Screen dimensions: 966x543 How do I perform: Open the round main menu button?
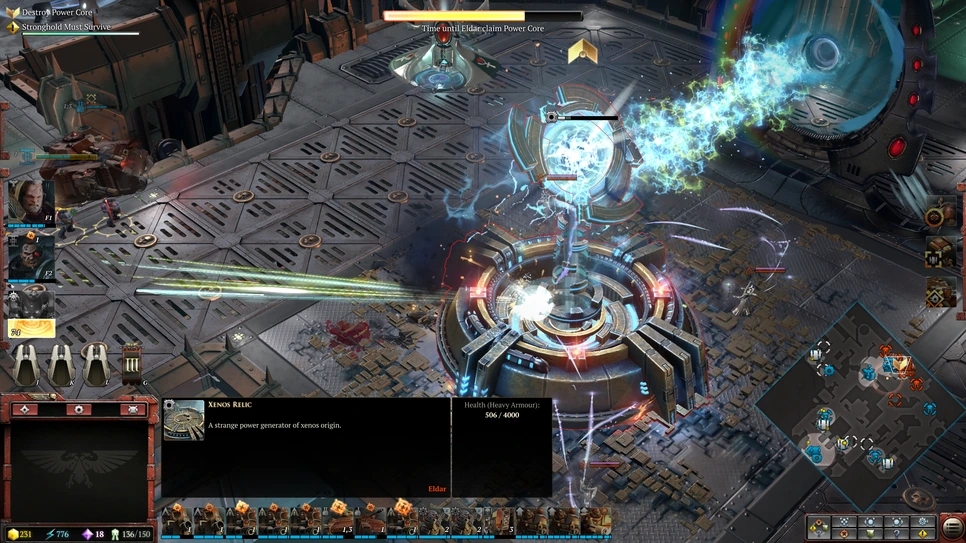pos(951,525)
